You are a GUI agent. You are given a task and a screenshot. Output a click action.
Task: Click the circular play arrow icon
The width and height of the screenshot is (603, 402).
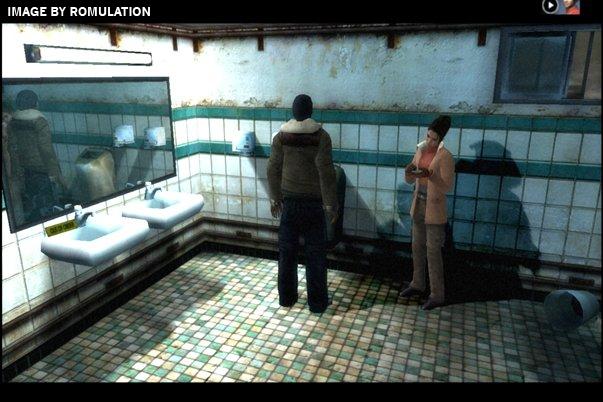[550, 7]
